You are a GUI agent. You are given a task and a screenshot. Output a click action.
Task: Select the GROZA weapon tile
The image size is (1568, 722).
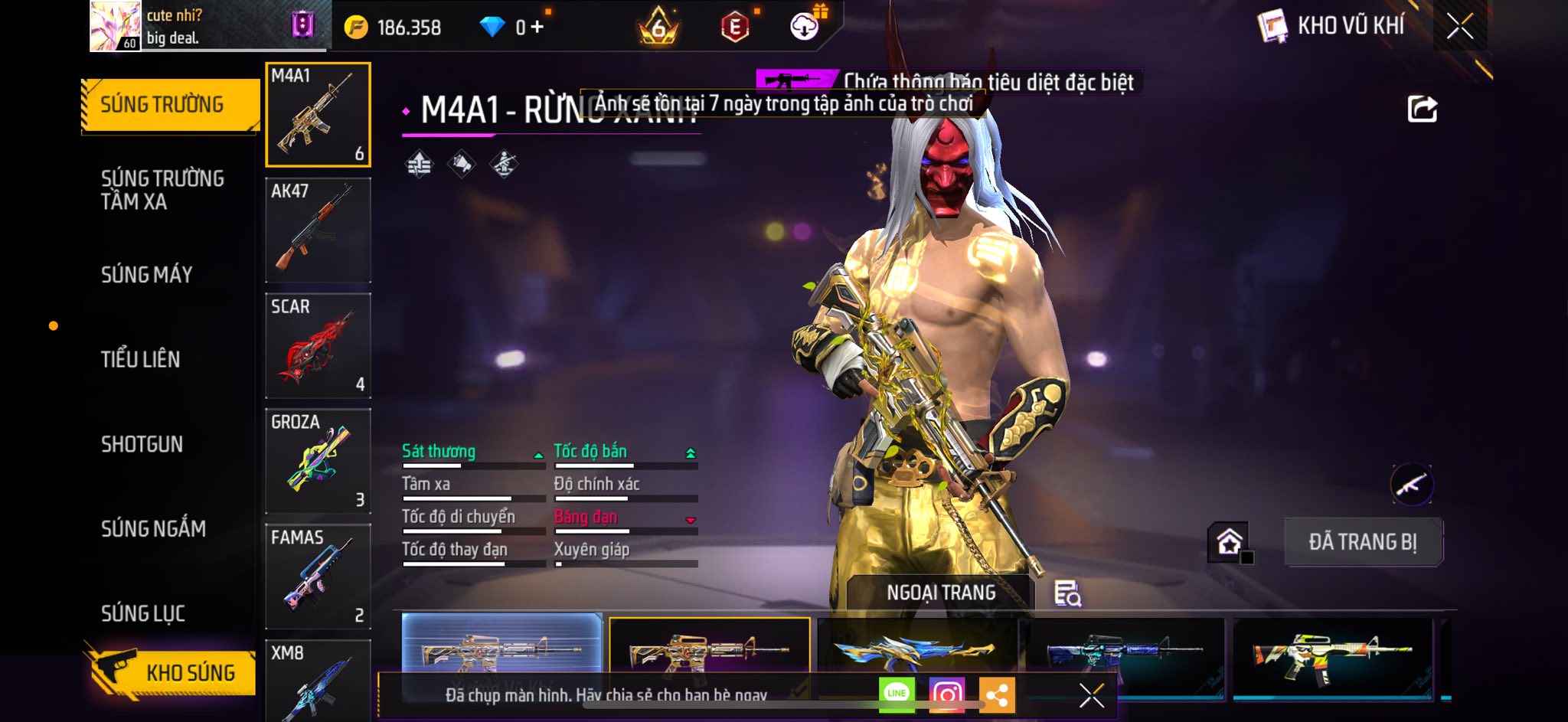click(x=318, y=461)
